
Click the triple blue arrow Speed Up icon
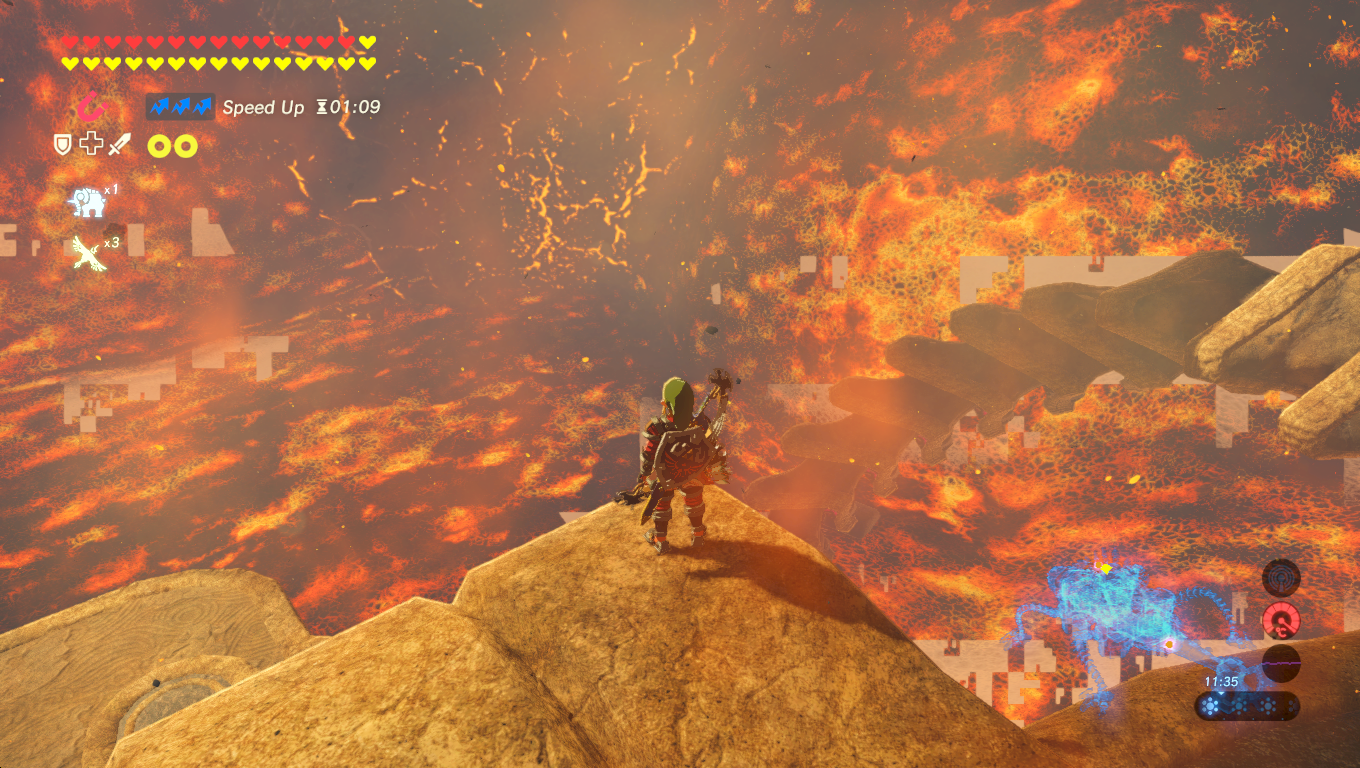(180, 106)
